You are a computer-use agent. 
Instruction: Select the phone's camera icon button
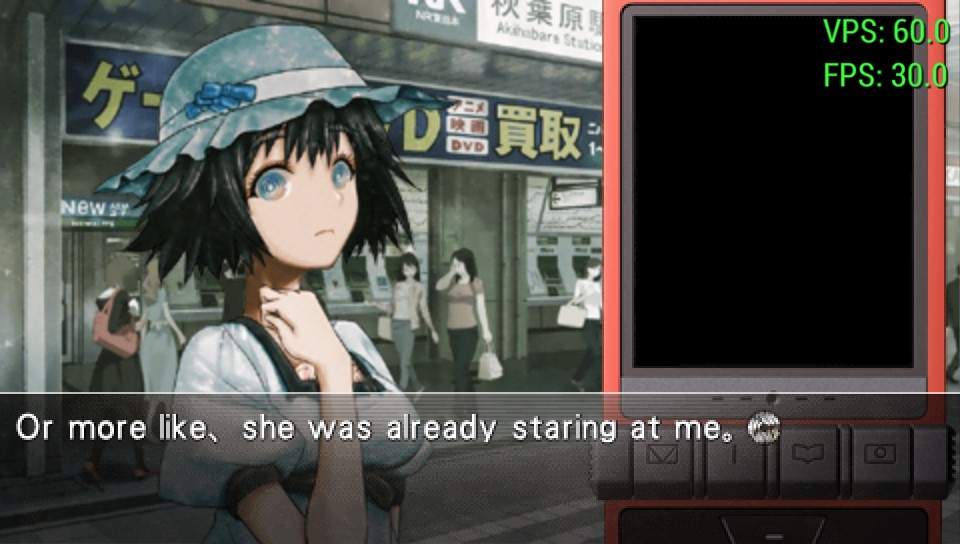point(880,456)
